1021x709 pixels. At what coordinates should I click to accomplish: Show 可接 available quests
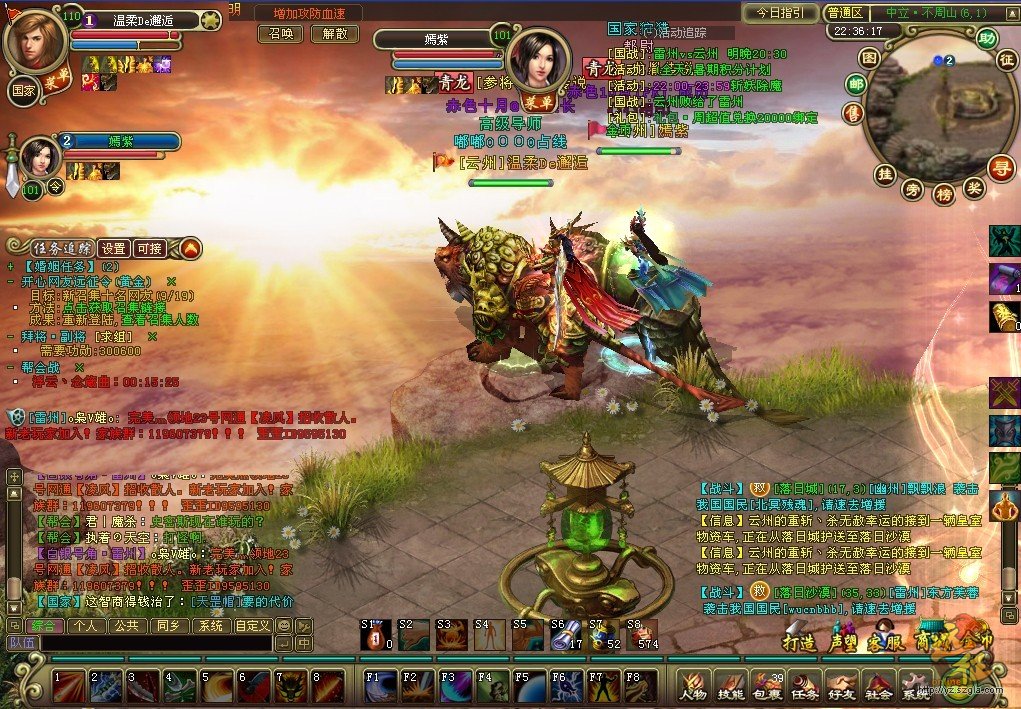pyautogui.click(x=150, y=248)
